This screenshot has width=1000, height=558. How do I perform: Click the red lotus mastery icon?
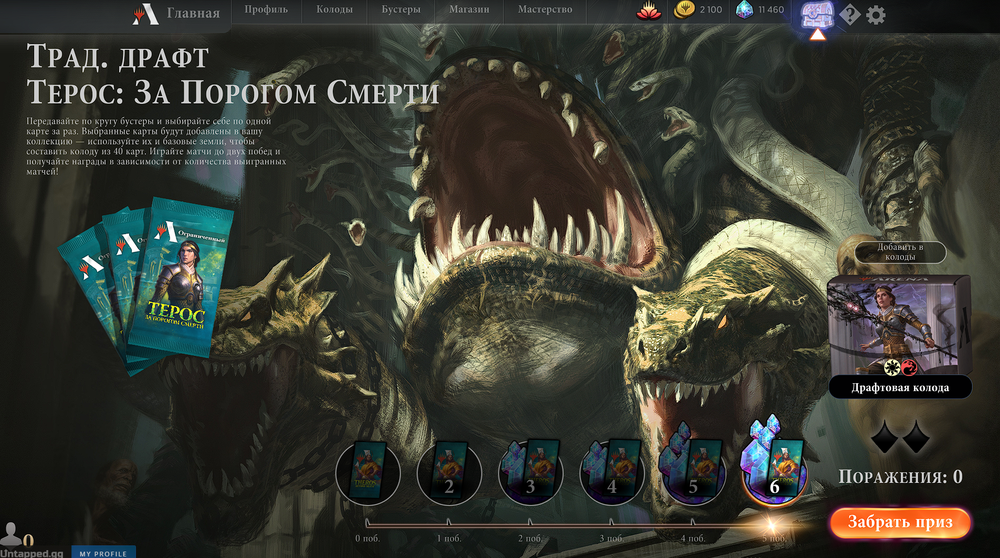pos(648,11)
